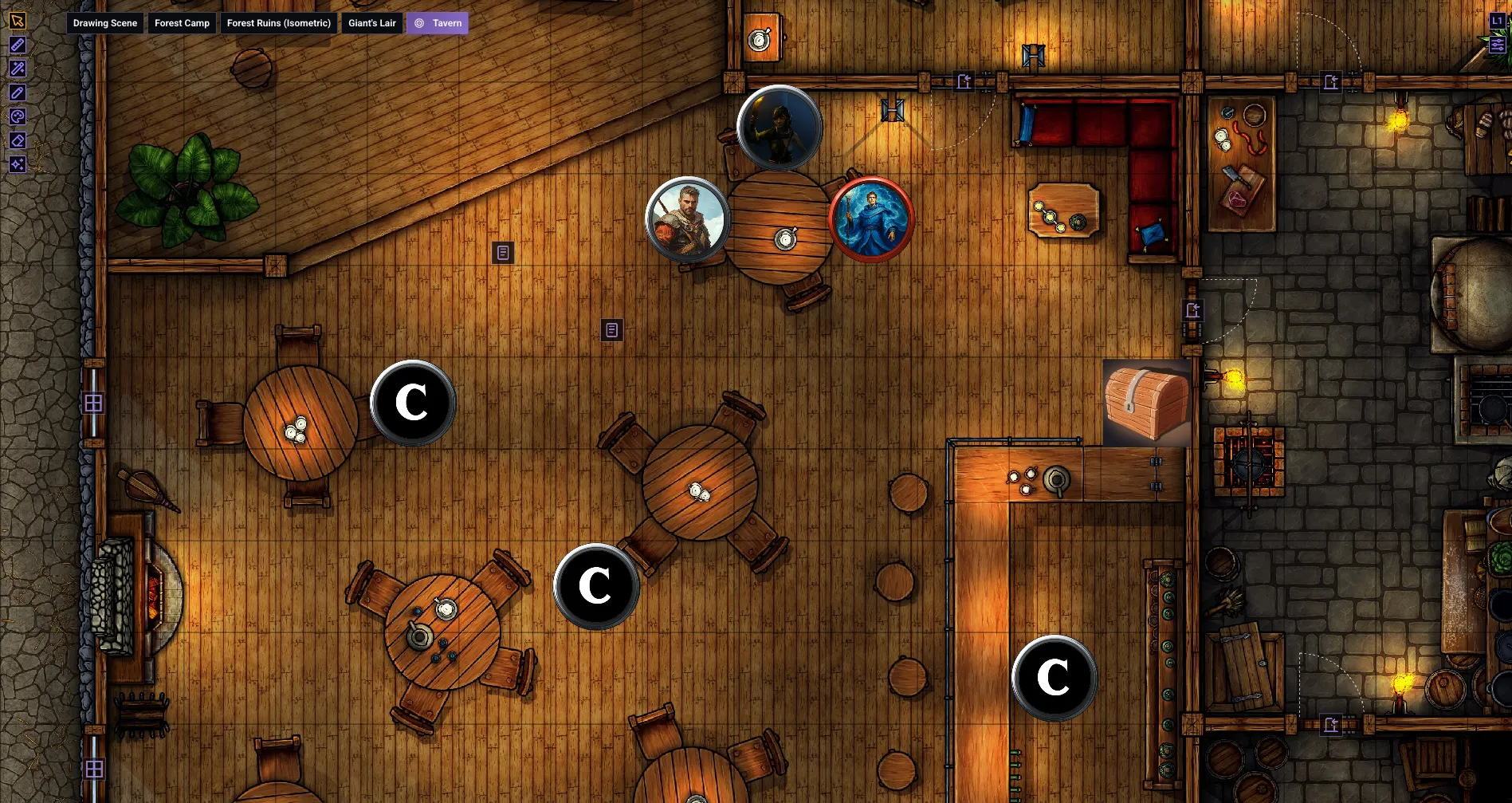
Task: Pick the pencil drawing tool
Action: [18, 93]
